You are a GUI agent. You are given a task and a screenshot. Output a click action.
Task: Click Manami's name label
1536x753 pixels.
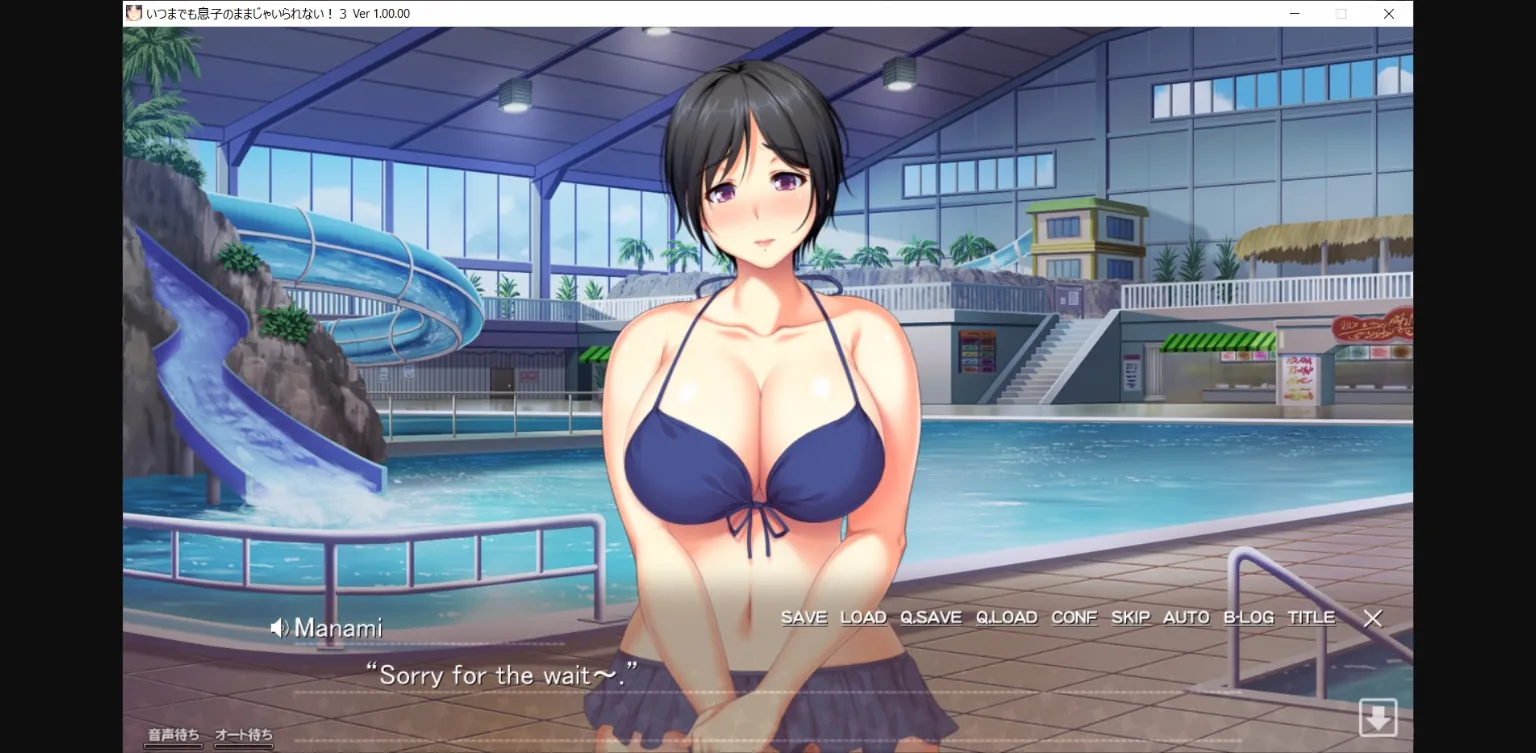pyautogui.click(x=338, y=627)
